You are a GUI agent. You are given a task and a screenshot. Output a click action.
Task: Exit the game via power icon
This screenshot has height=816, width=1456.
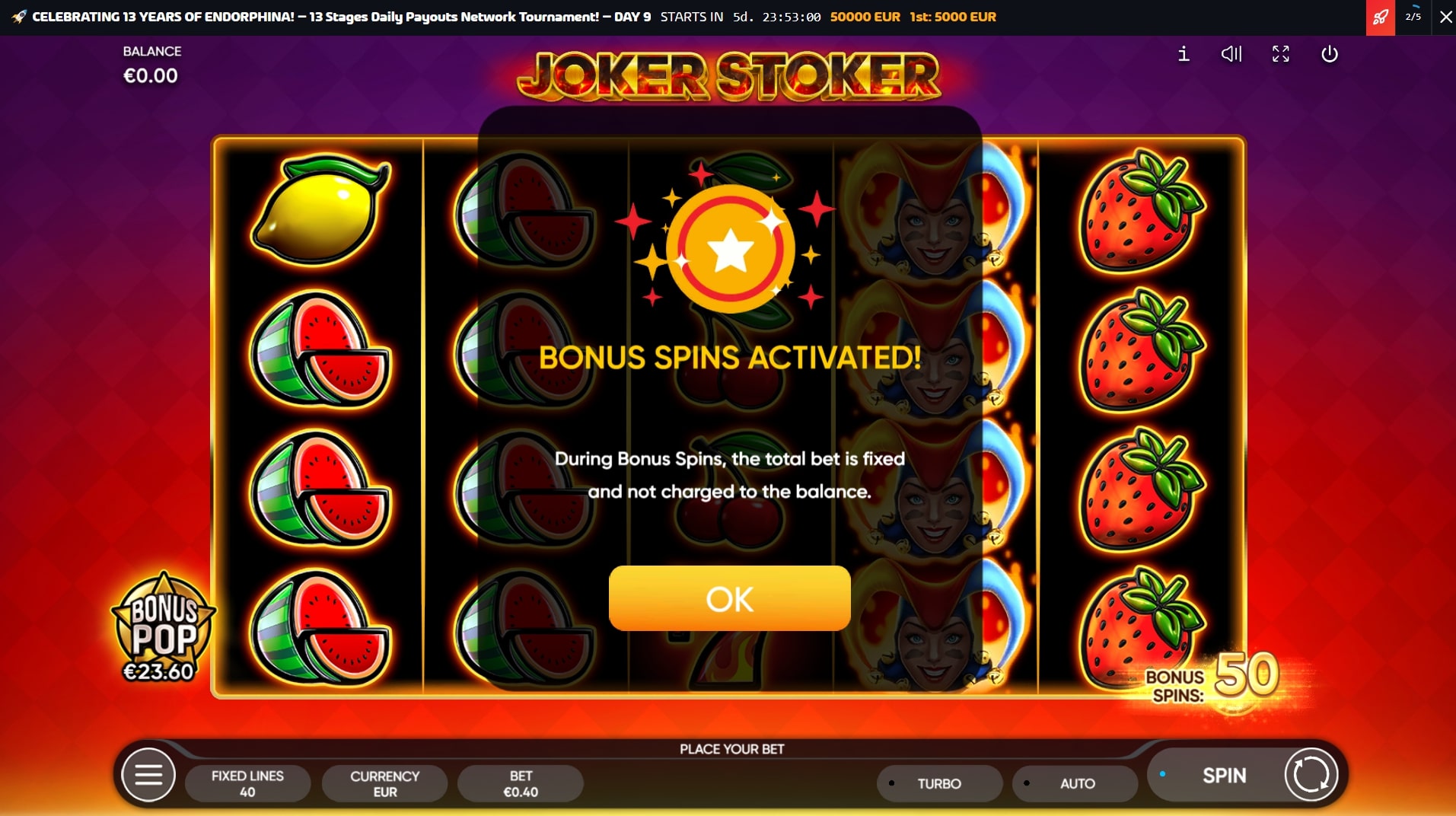point(1330,54)
